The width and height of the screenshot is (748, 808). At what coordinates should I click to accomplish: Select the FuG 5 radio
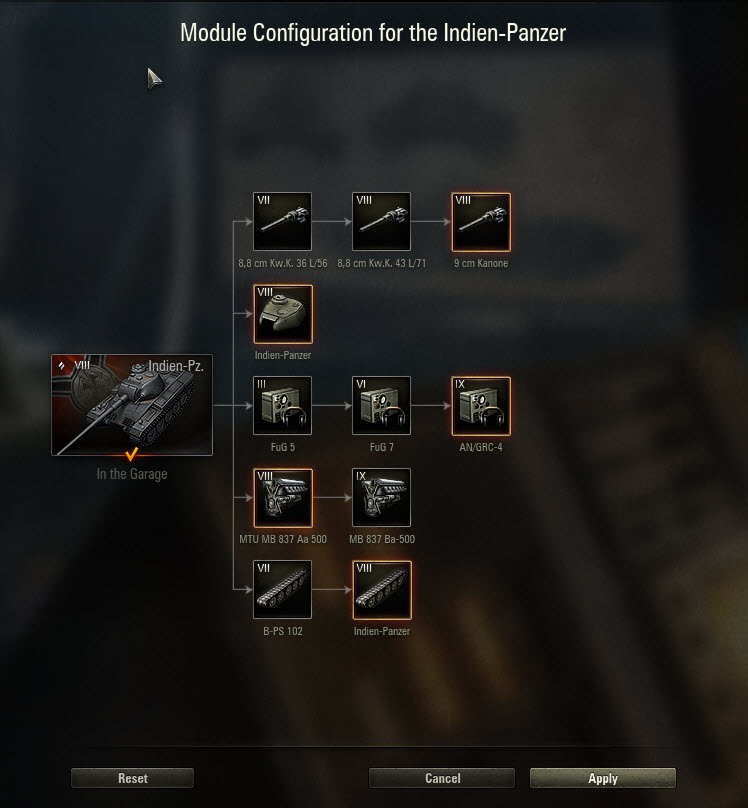pos(282,406)
